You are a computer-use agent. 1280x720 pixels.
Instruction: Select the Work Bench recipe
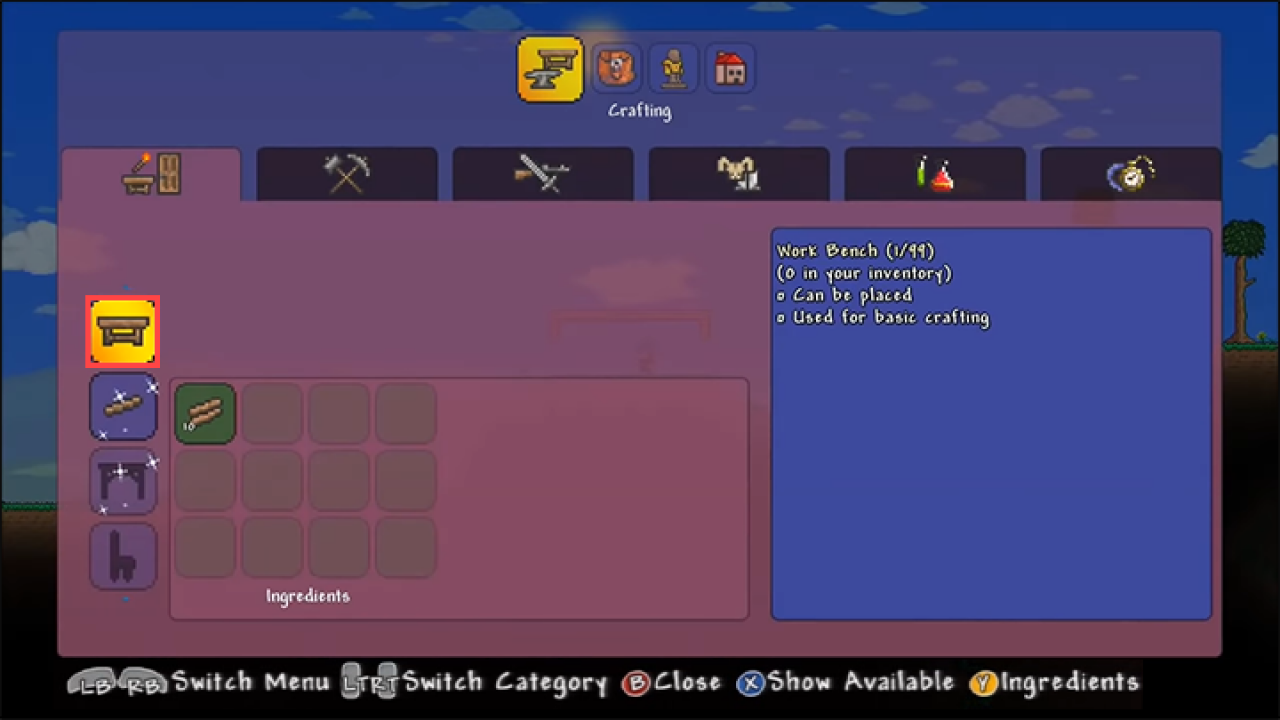click(x=122, y=331)
